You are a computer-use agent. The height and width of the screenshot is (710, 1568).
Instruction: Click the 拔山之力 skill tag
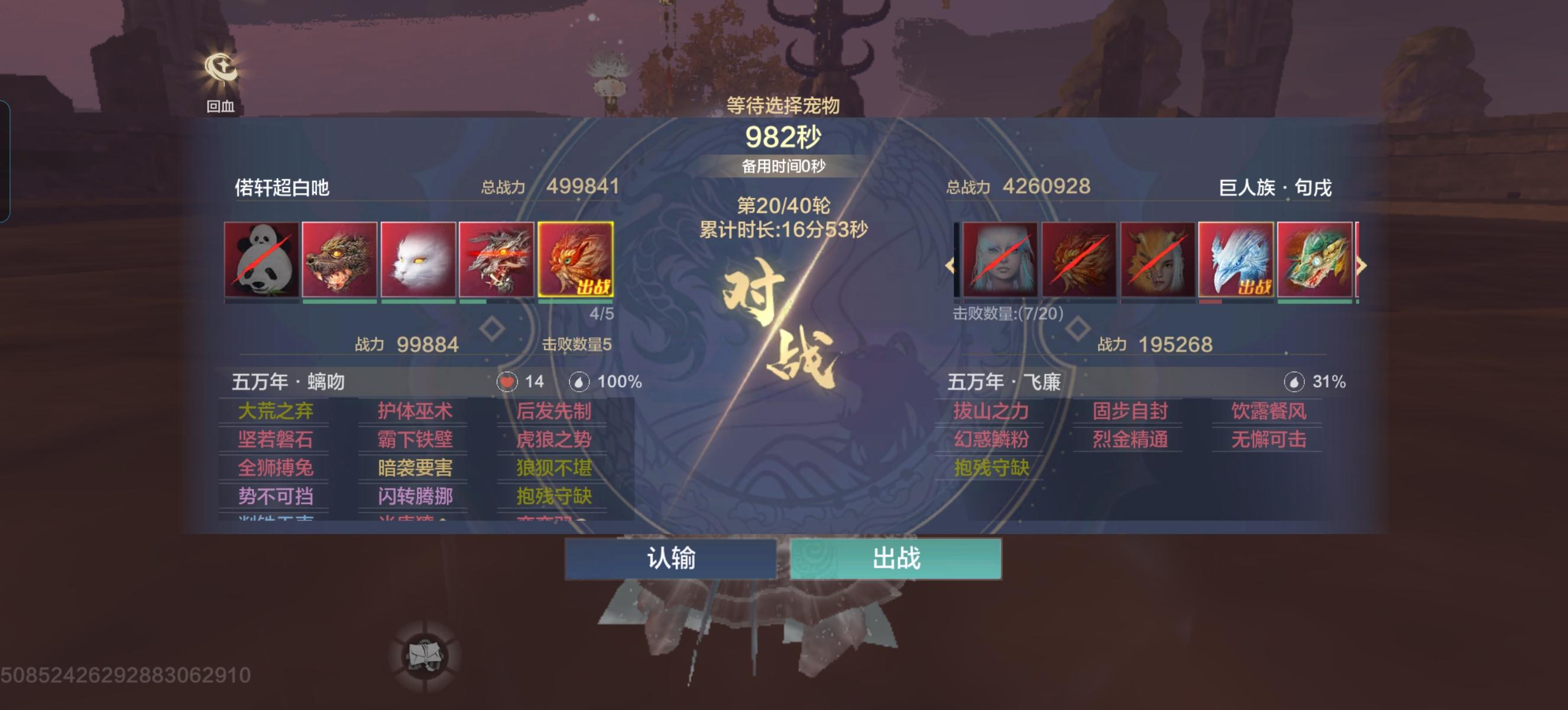(990, 411)
